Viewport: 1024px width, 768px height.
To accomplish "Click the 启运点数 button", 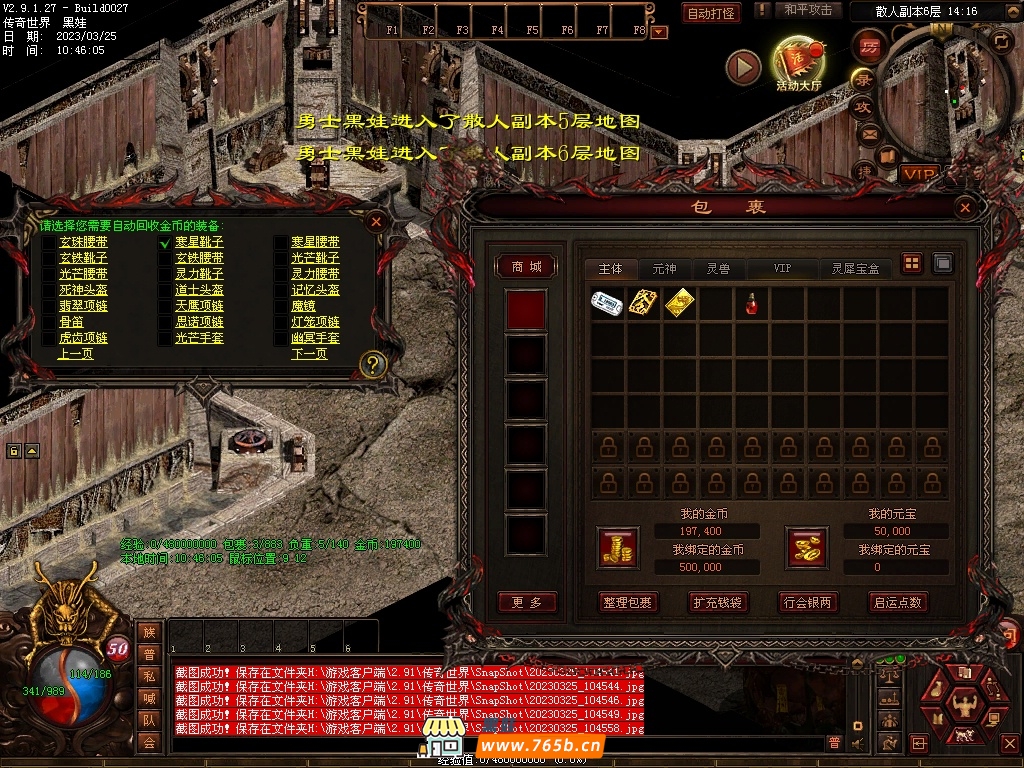I will pos(897,602).
